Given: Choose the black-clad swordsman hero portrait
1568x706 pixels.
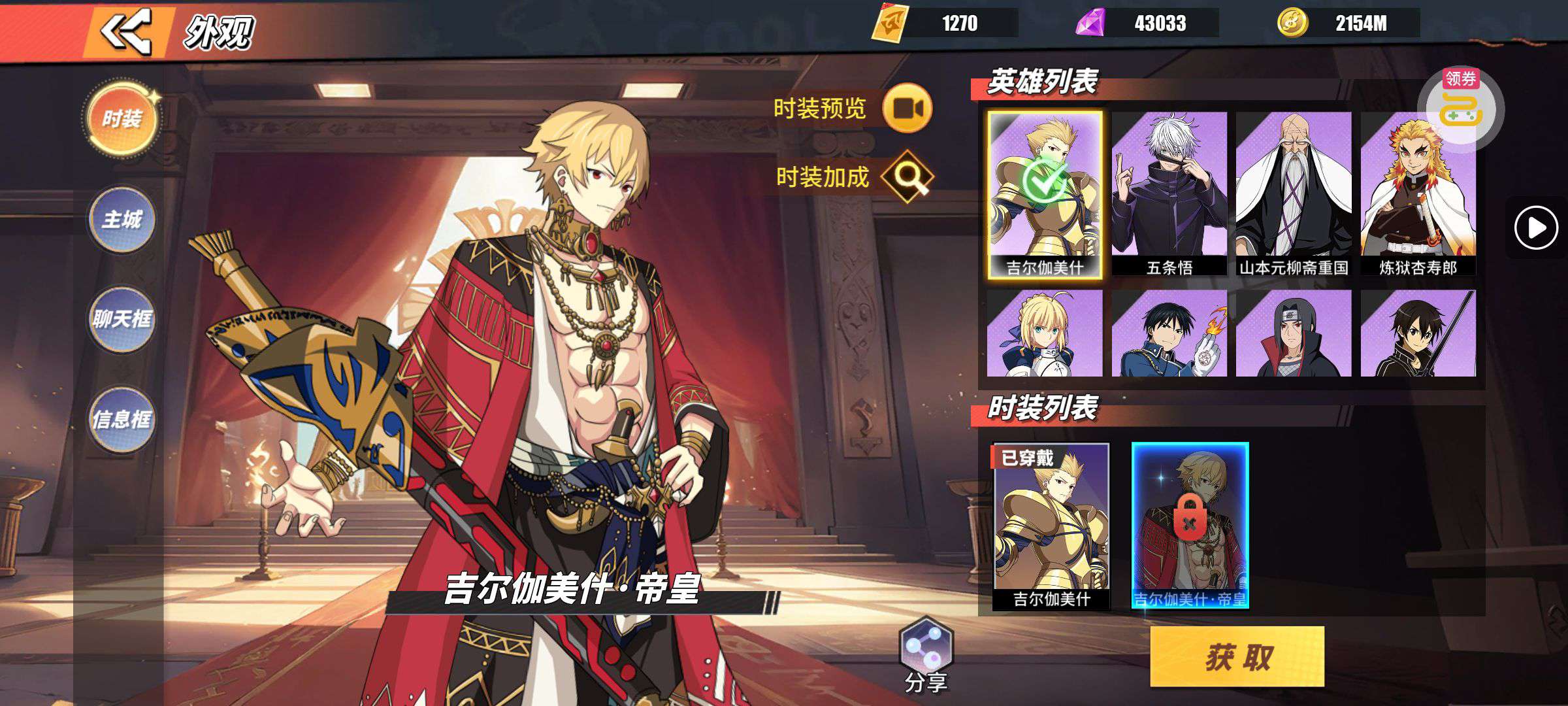Looking at the screenshot, I should click(1418, 333).
